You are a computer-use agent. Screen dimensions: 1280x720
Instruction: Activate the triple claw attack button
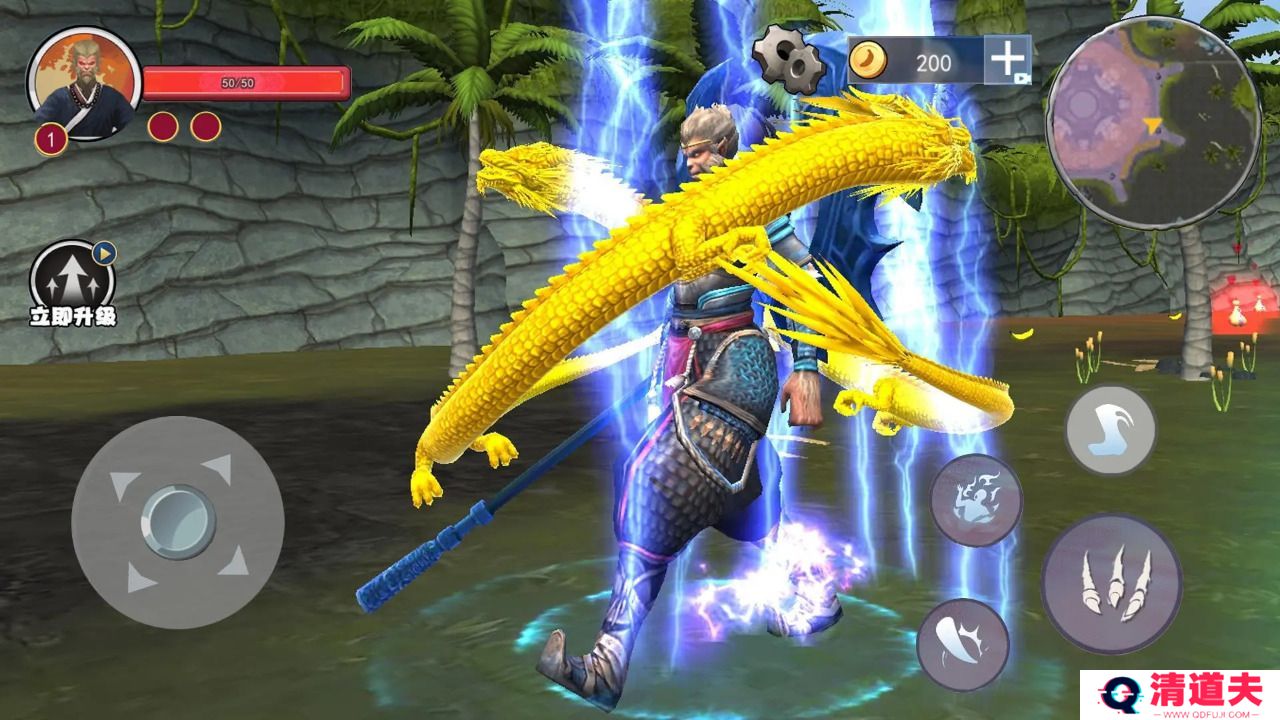[1111, 584]
